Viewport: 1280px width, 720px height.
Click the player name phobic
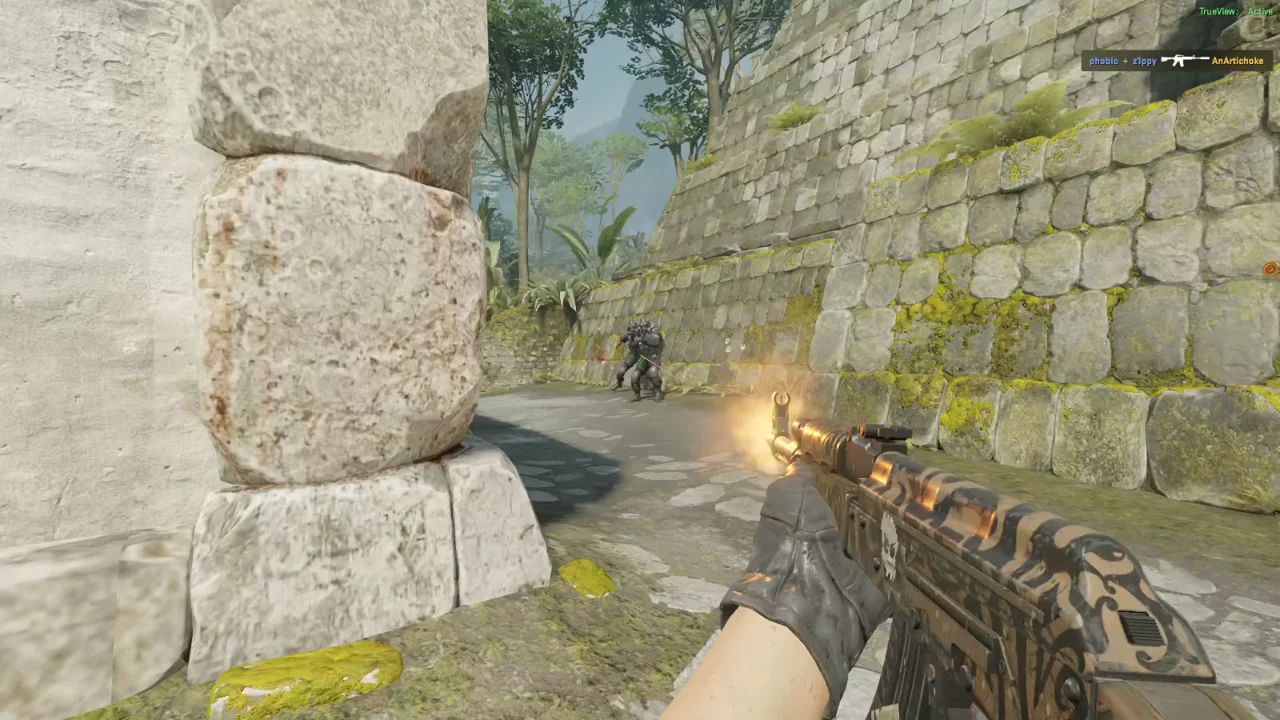tap(1103, 60)
